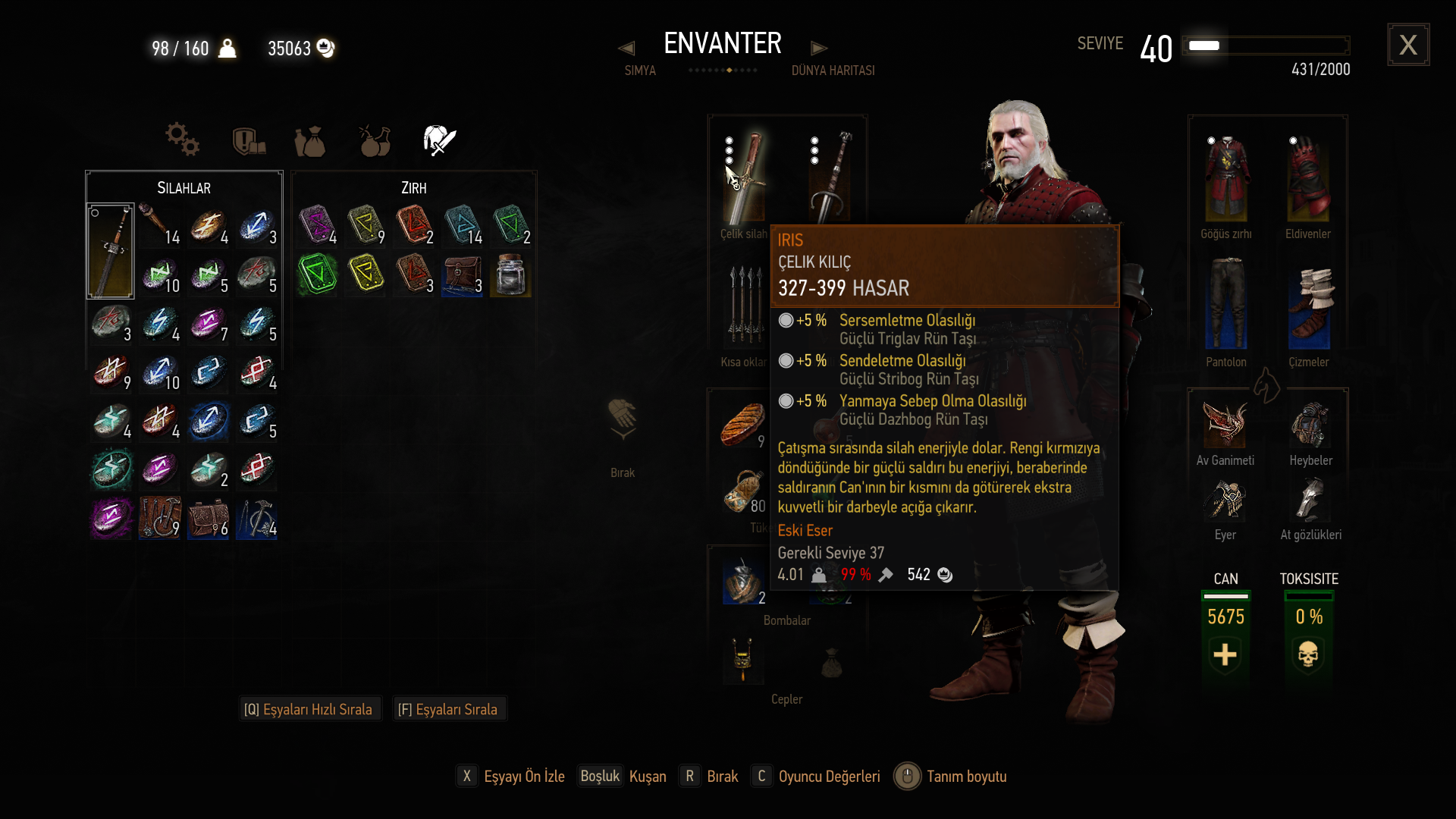
Task: Show the usable items bag tab
Action: click(x=309, y=141)
